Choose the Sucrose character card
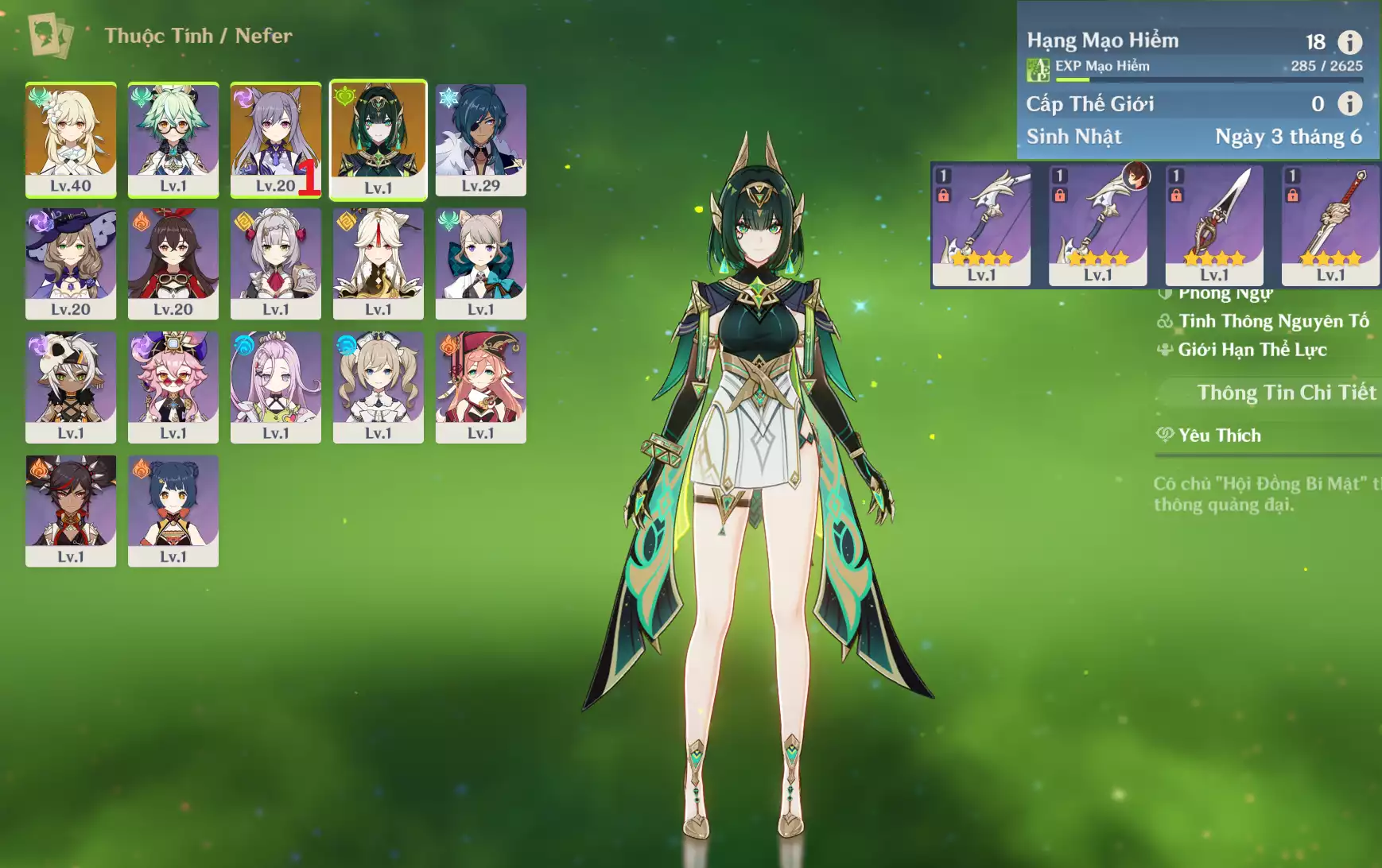Image resolution: width=1382 pixels, height=868 pixels. [x=173, y=139]
